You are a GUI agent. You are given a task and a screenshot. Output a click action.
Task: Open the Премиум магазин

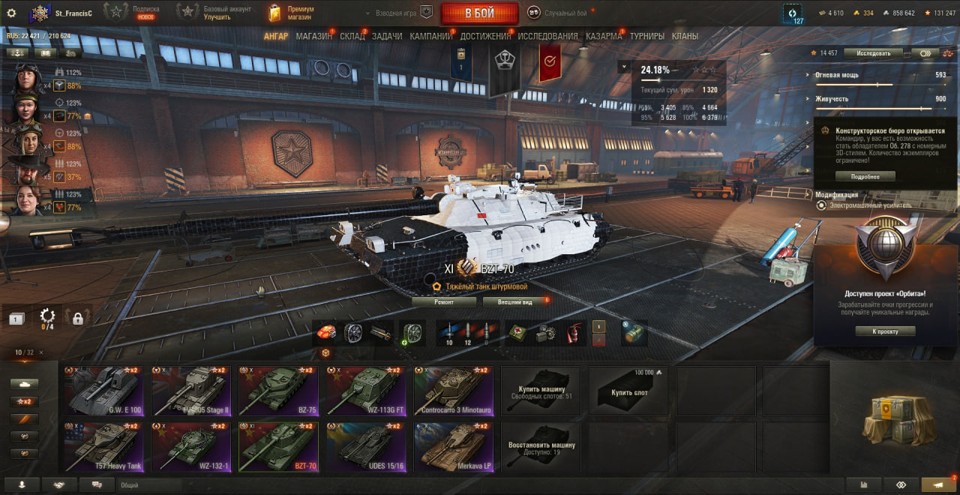point(290,12)
